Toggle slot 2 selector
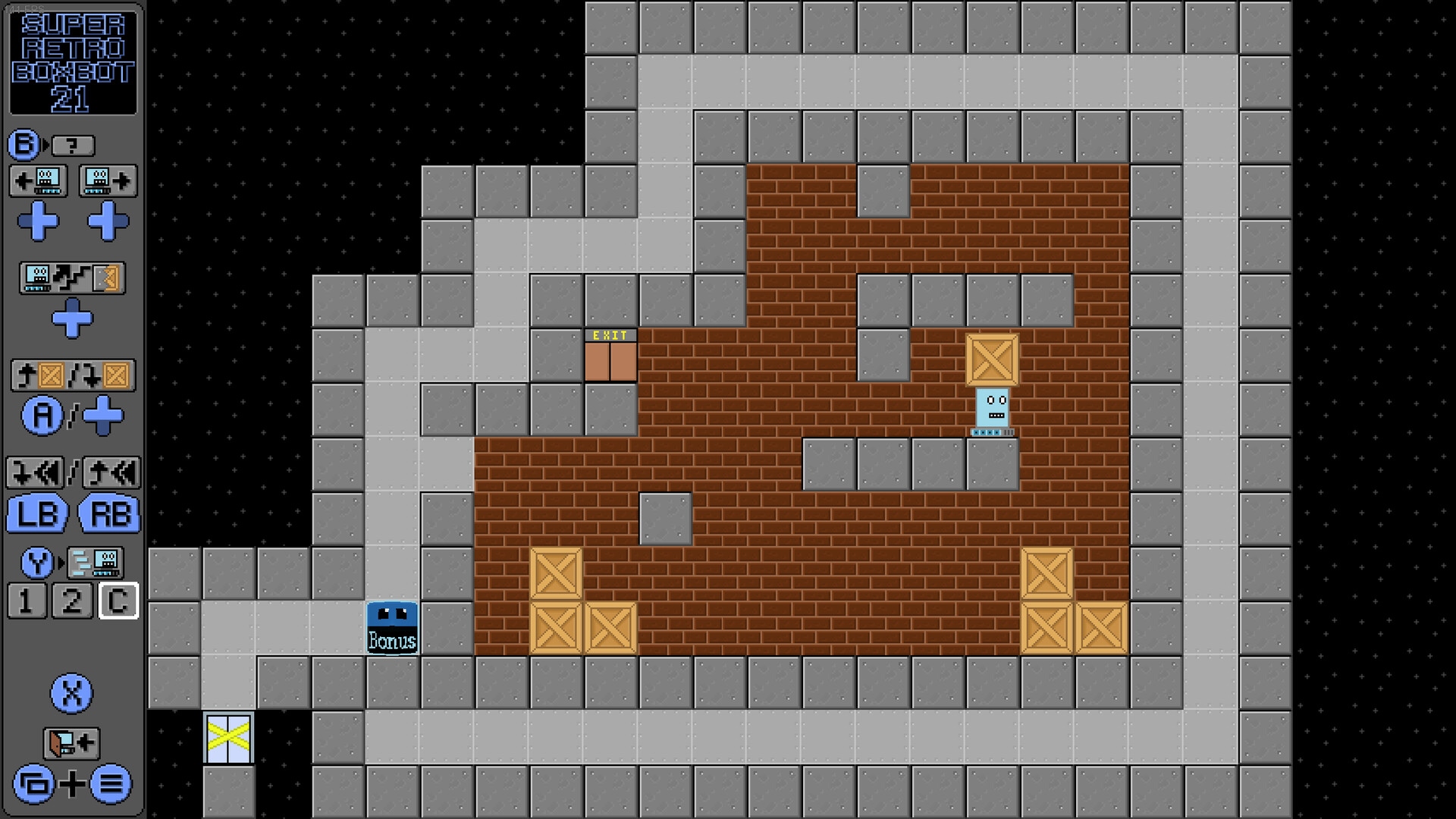Screen dimensions: 1456x819 72,601
